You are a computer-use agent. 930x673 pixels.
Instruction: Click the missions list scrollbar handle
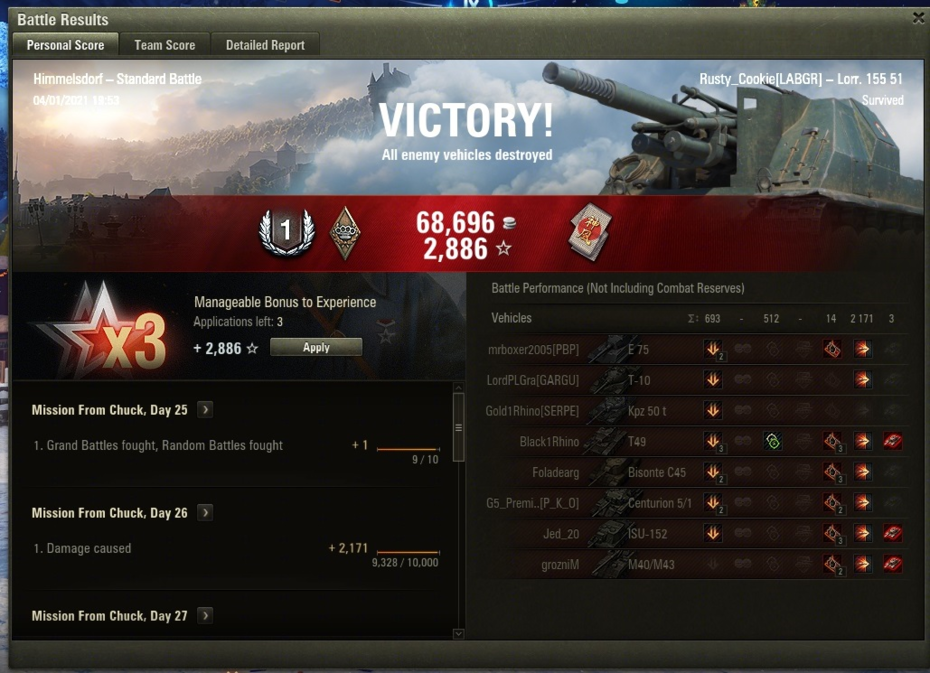pos(459,427)
